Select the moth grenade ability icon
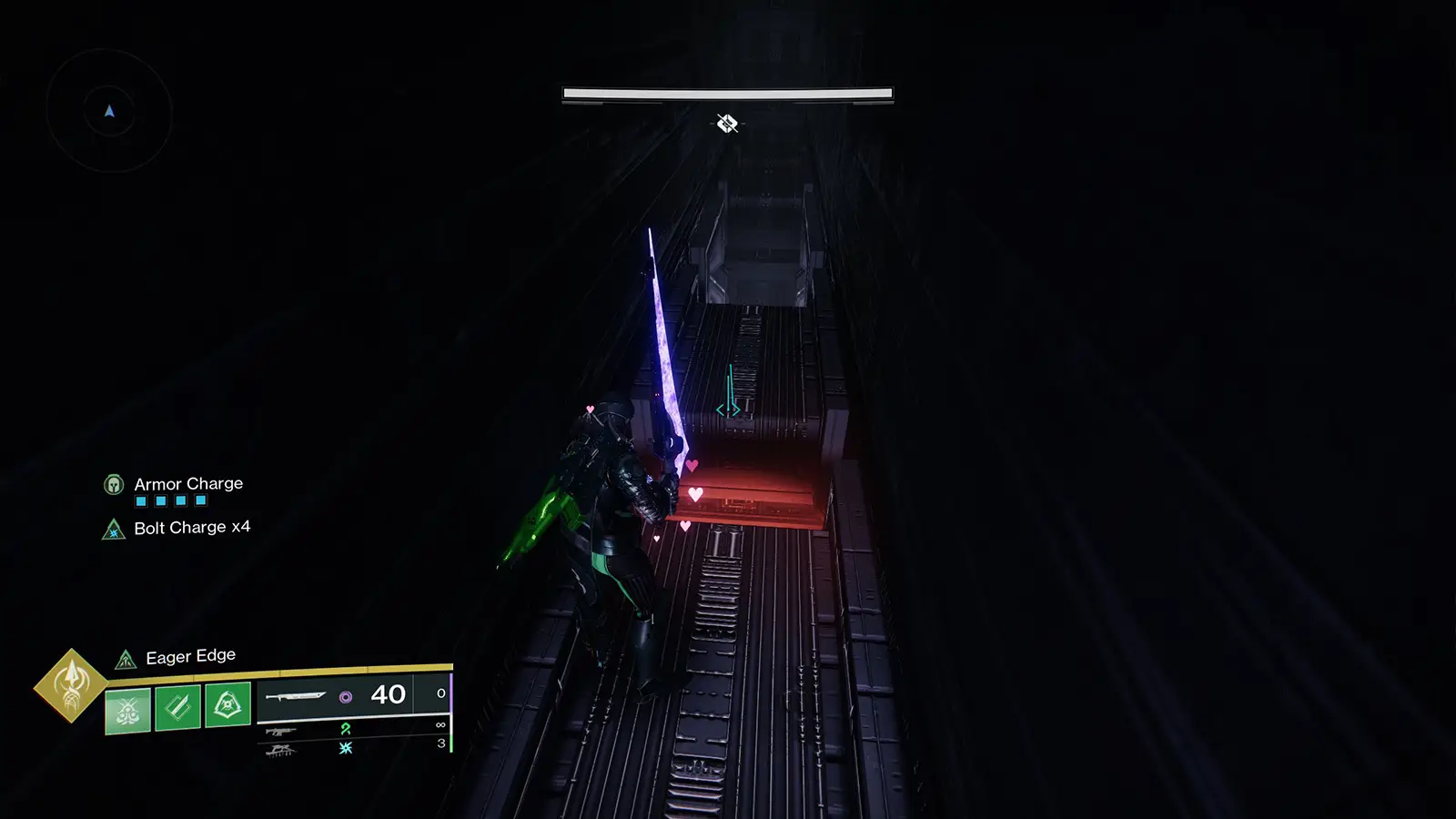Screen dimensions: 1456x819 pos(127,710)
